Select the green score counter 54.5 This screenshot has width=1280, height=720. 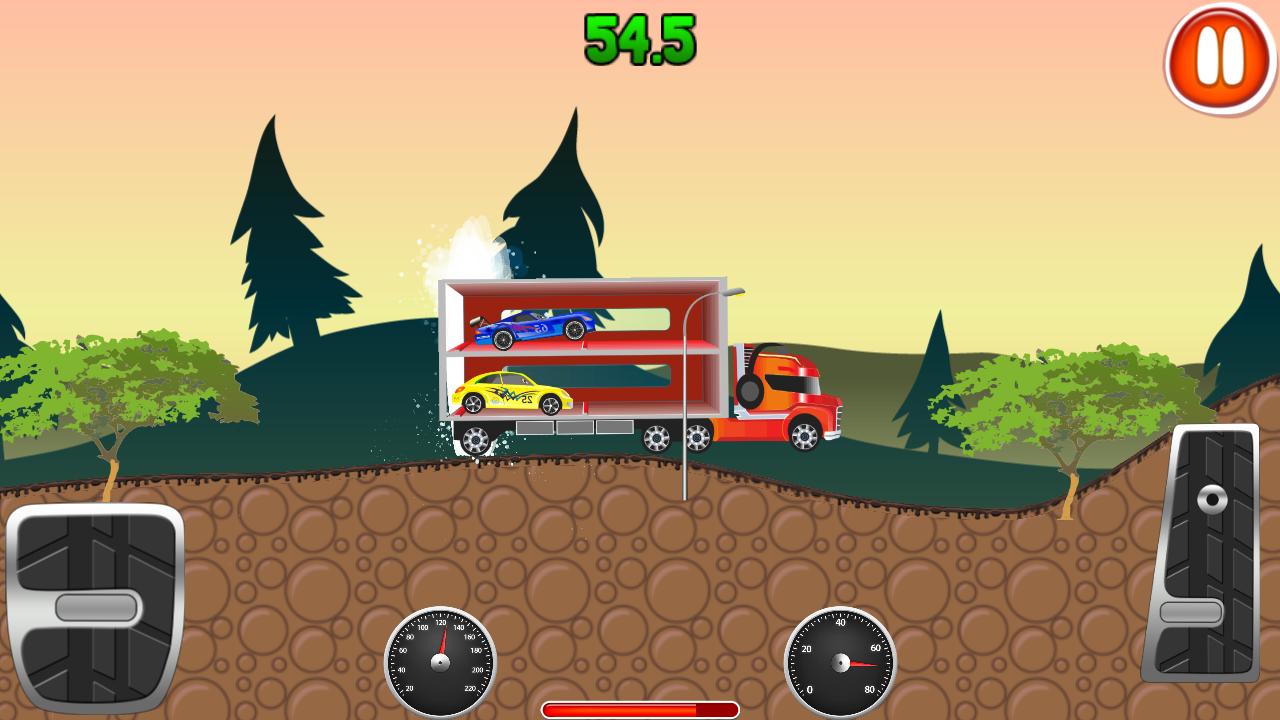[x=638, y=42]
